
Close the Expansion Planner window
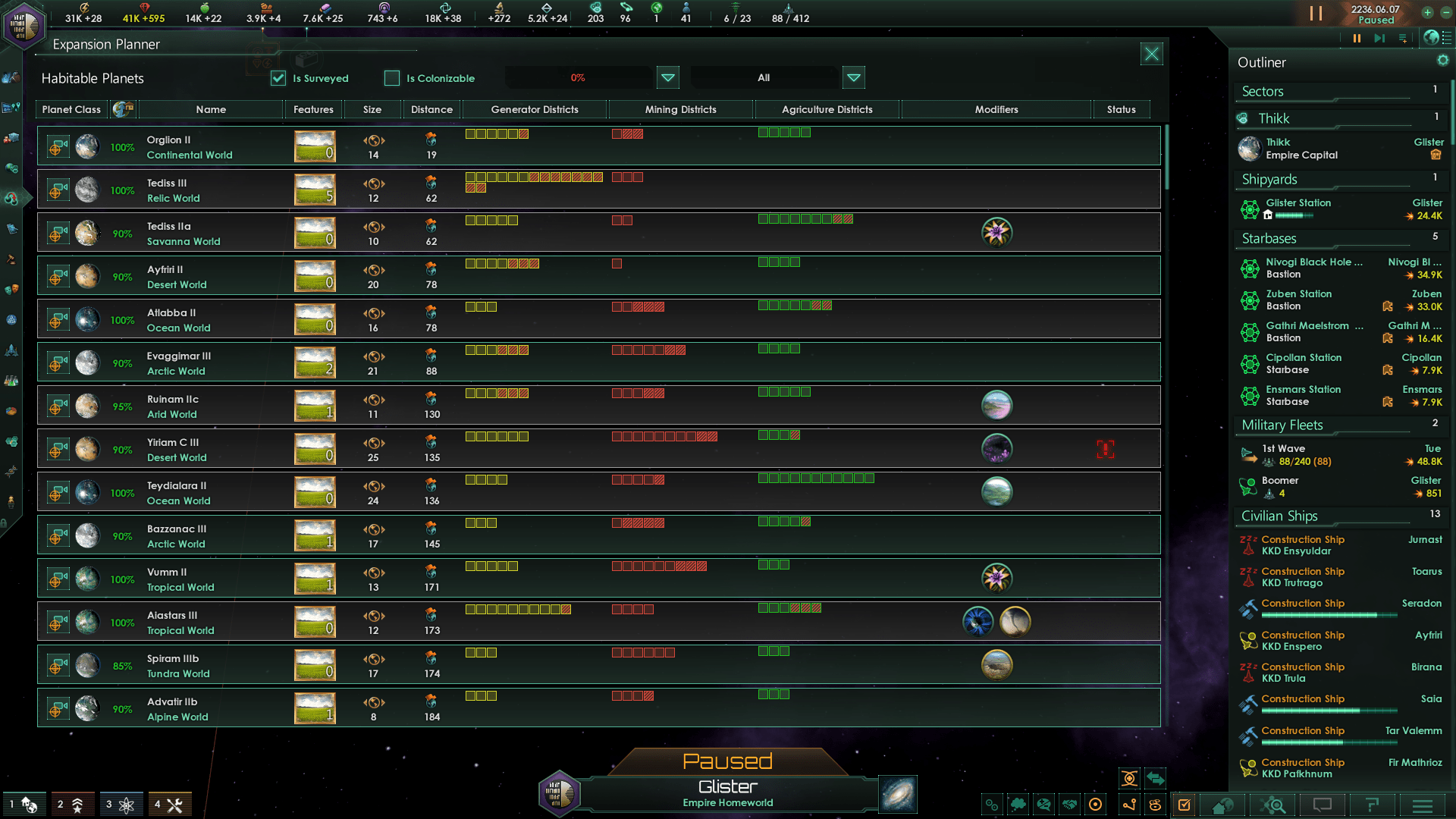[1151, 54]
